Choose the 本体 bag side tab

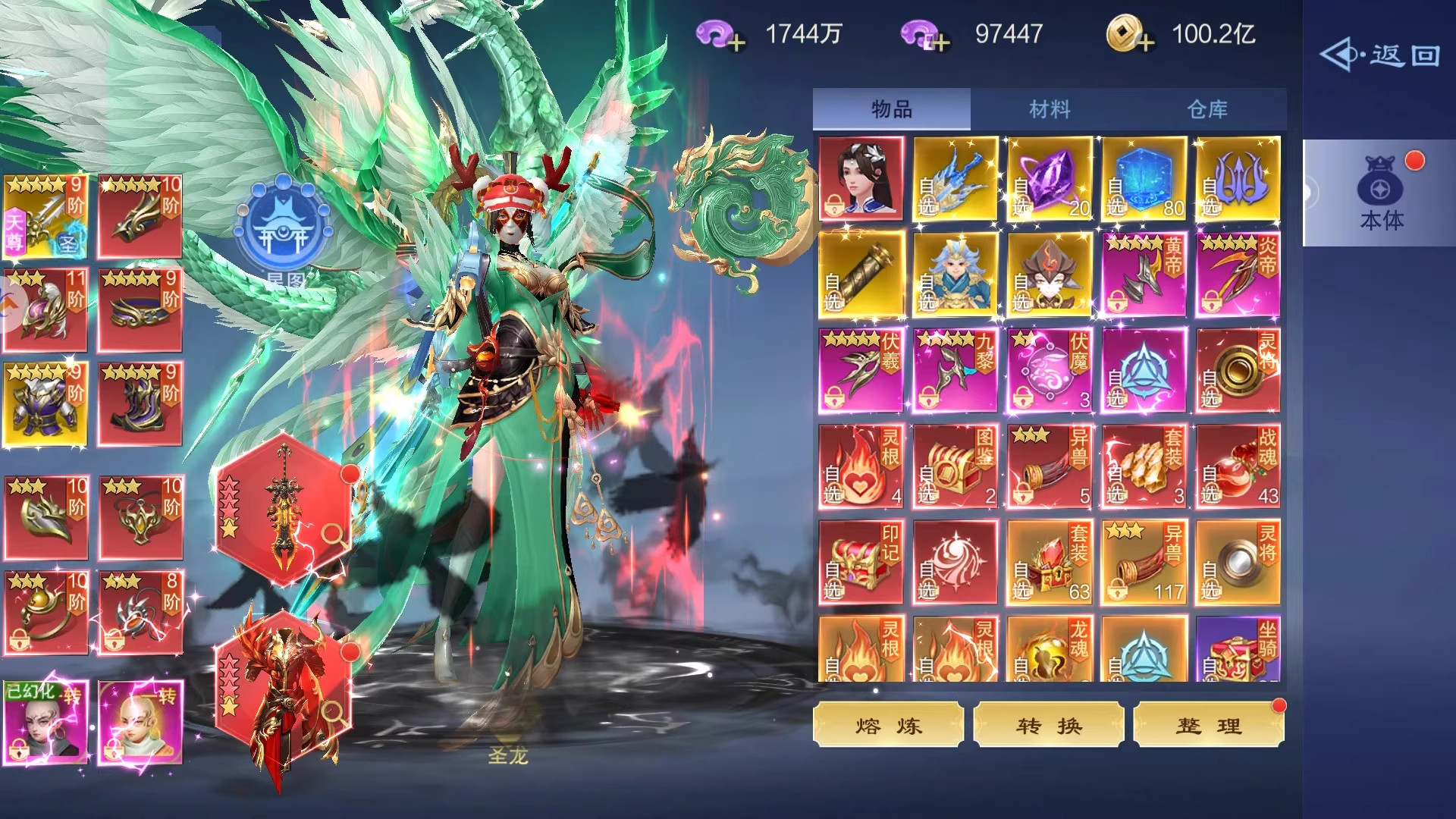point(1381,193)
